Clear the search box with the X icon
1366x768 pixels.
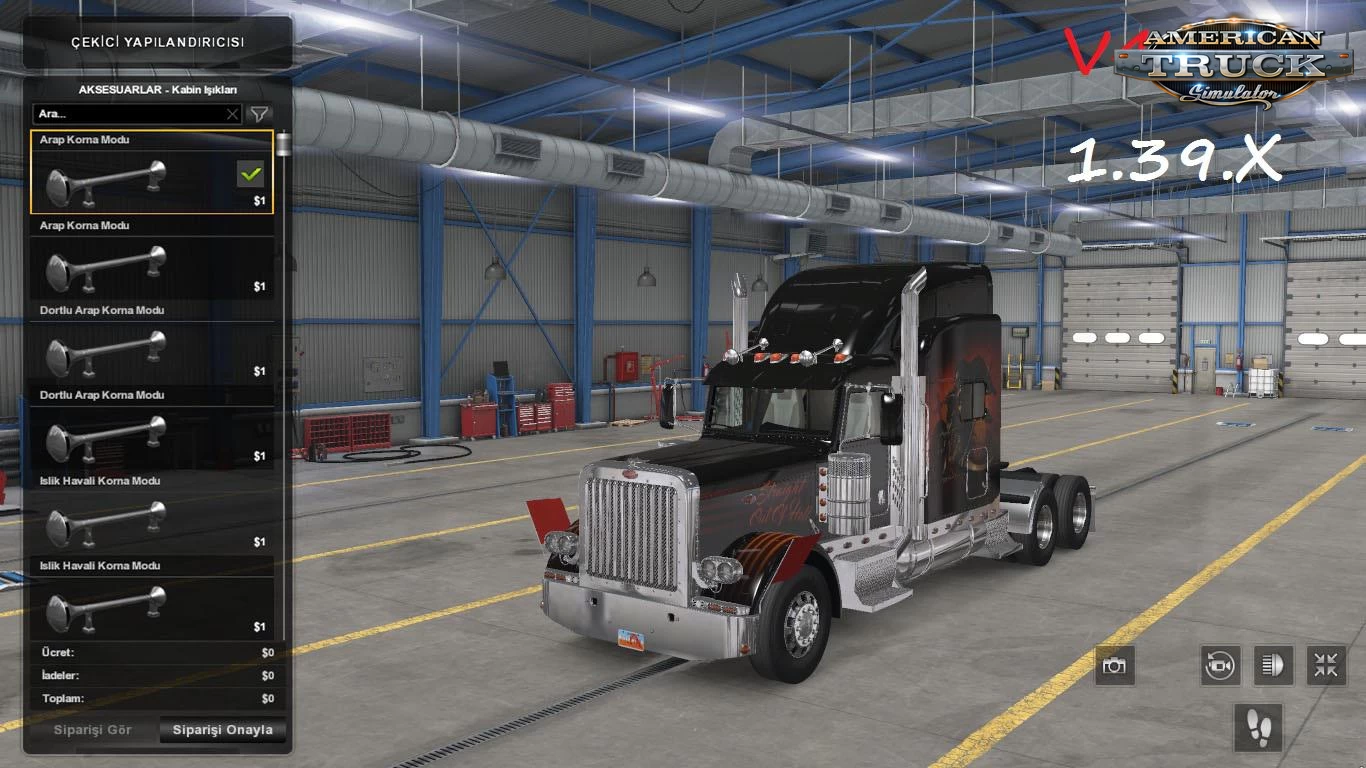232,114
